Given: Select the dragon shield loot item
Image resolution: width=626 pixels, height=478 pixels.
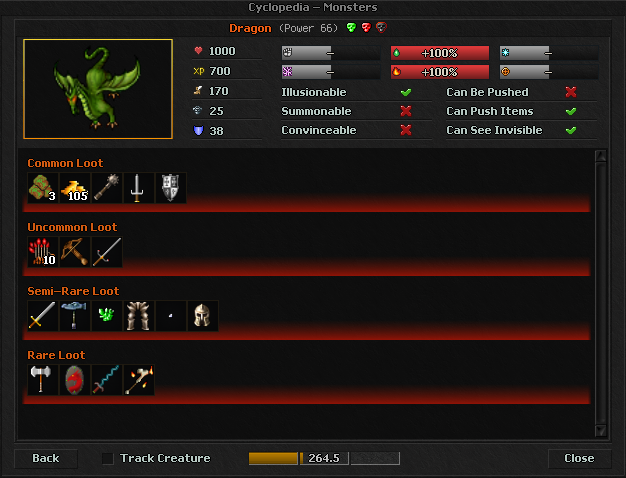Looking at the screenshot, I should pyautogui.click(x=75, y=380).
